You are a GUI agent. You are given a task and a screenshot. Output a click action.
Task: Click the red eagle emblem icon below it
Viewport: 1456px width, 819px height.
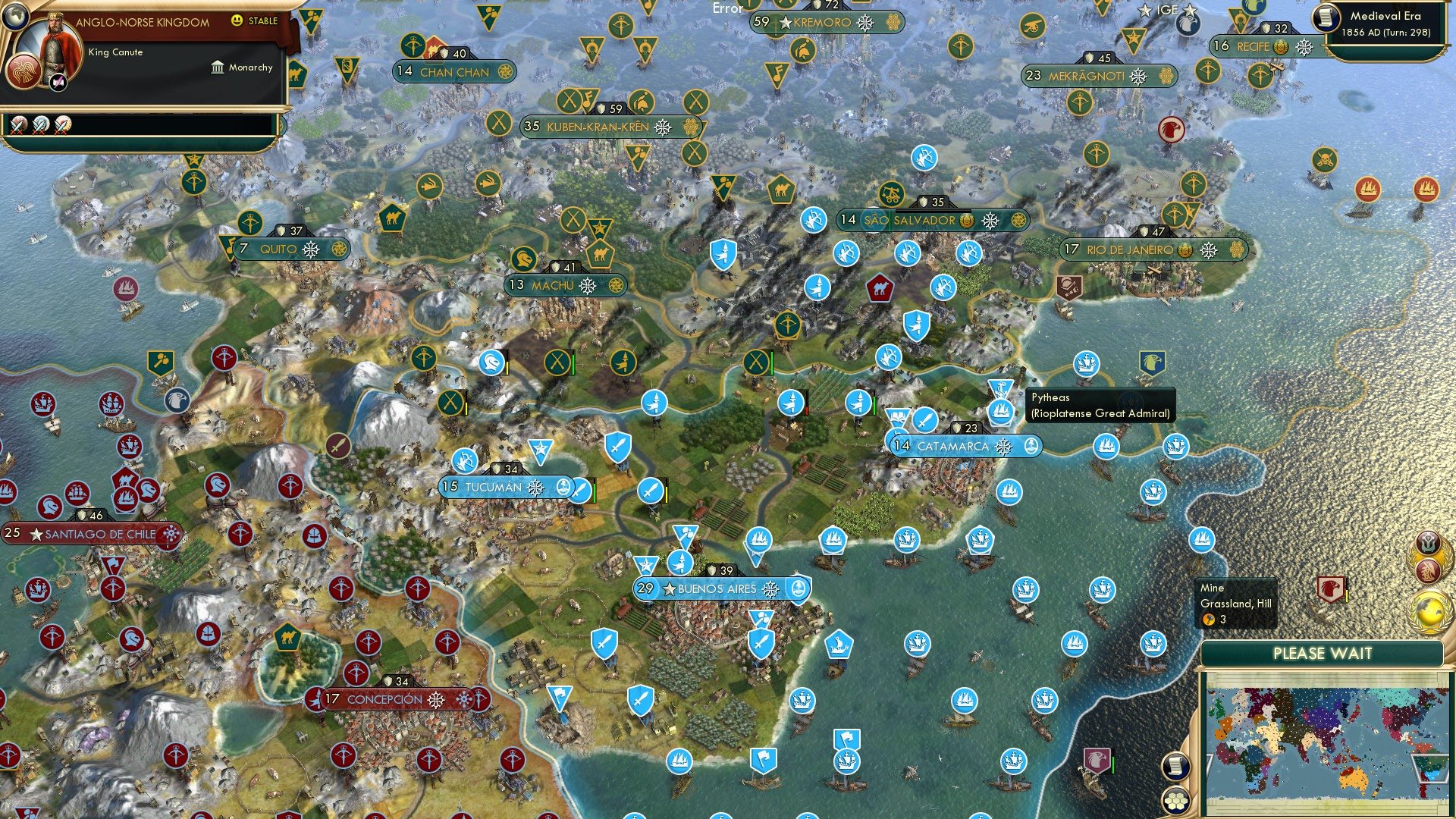pyautogui.click(x=1427, y=572)
